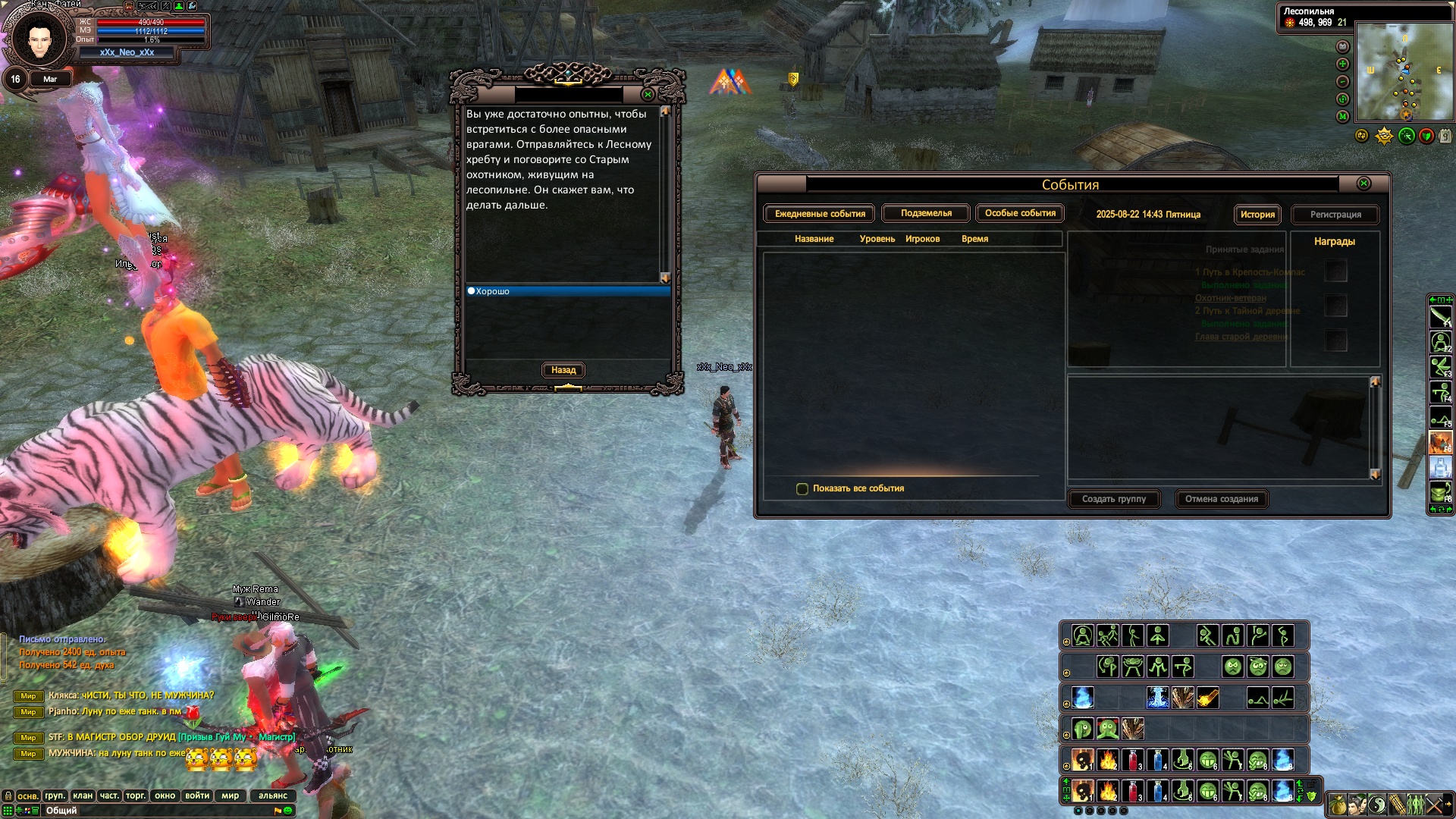Open the "История" button
The width and height of the screenshot is (1456, 819).
tap(1257, 215)
